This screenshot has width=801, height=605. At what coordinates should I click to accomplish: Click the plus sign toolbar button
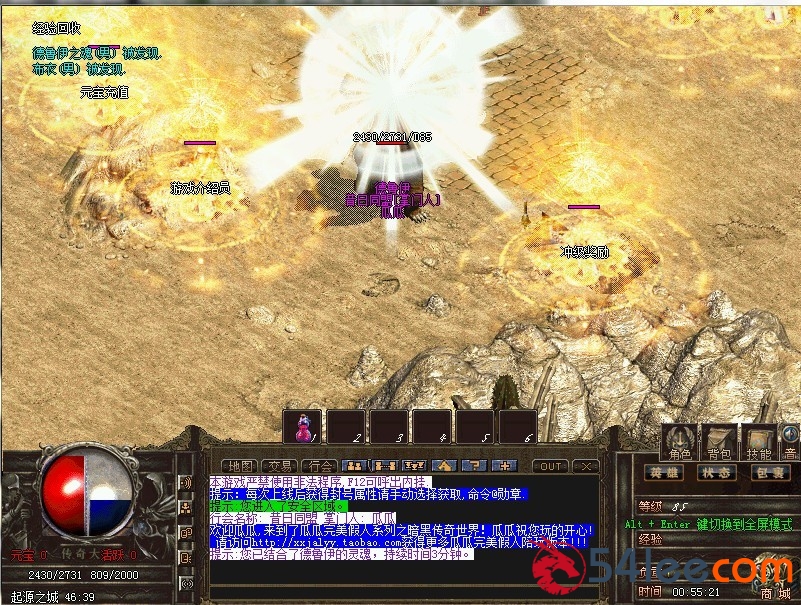(507, 466)
